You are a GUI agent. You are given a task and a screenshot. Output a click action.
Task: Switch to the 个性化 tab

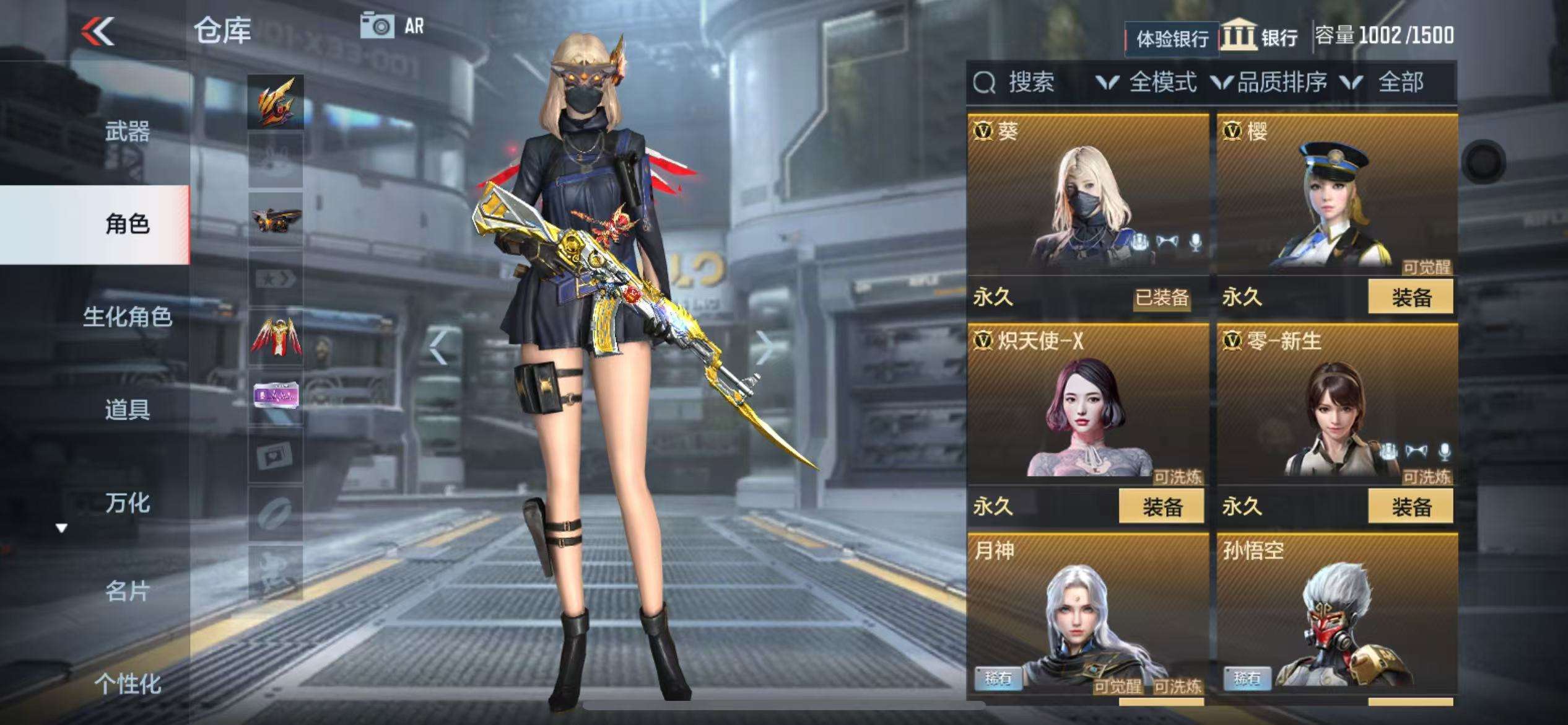(127, 684)
